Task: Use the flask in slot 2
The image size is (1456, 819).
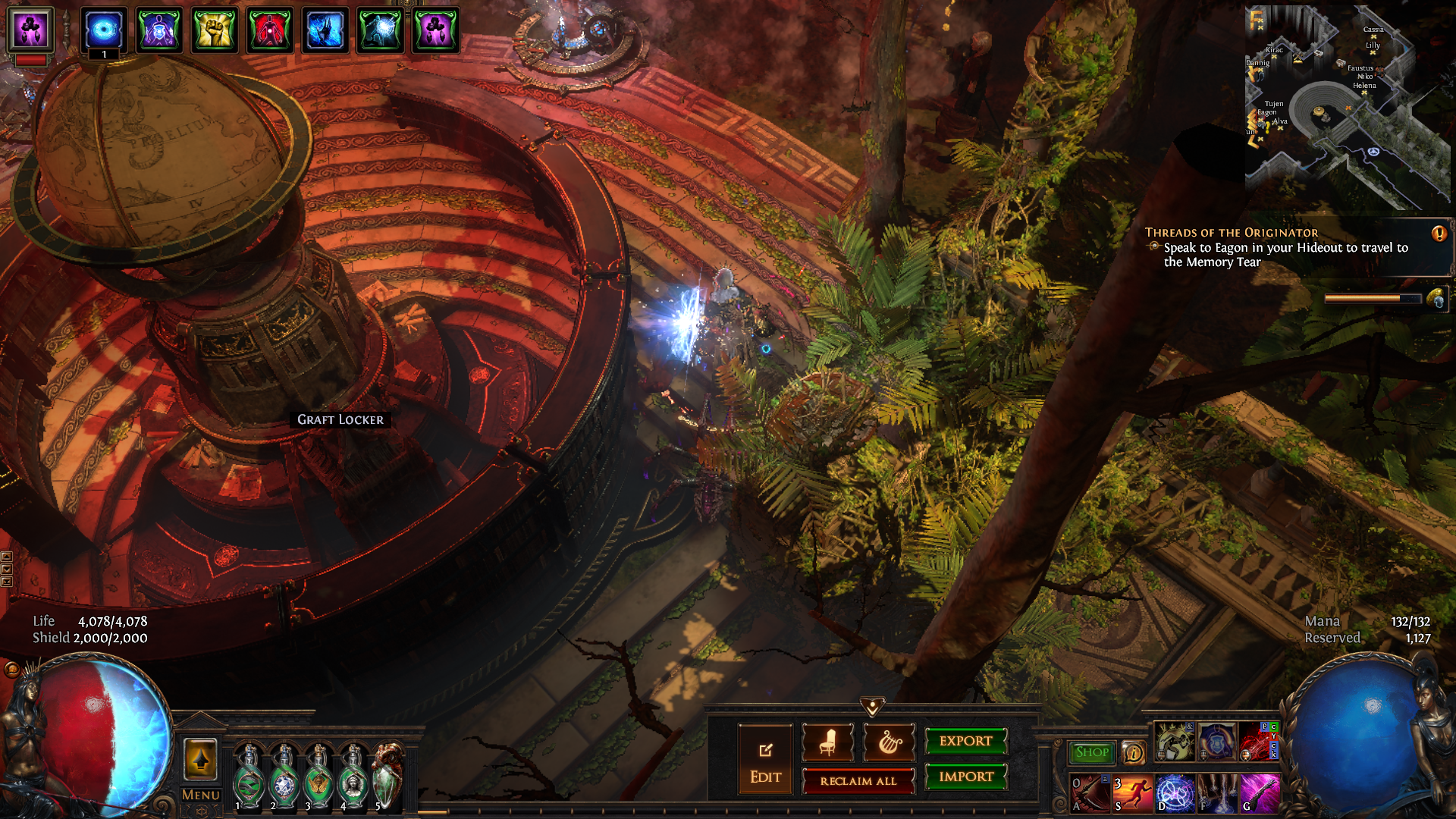Action: 284,778
